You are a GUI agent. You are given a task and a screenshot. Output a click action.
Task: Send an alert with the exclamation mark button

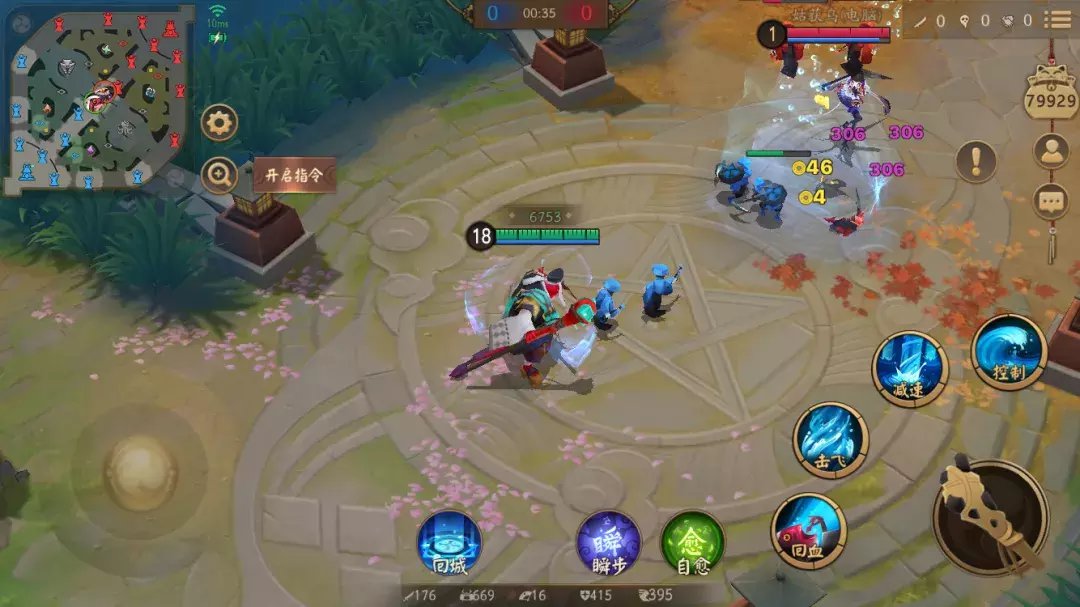[976, 161]
